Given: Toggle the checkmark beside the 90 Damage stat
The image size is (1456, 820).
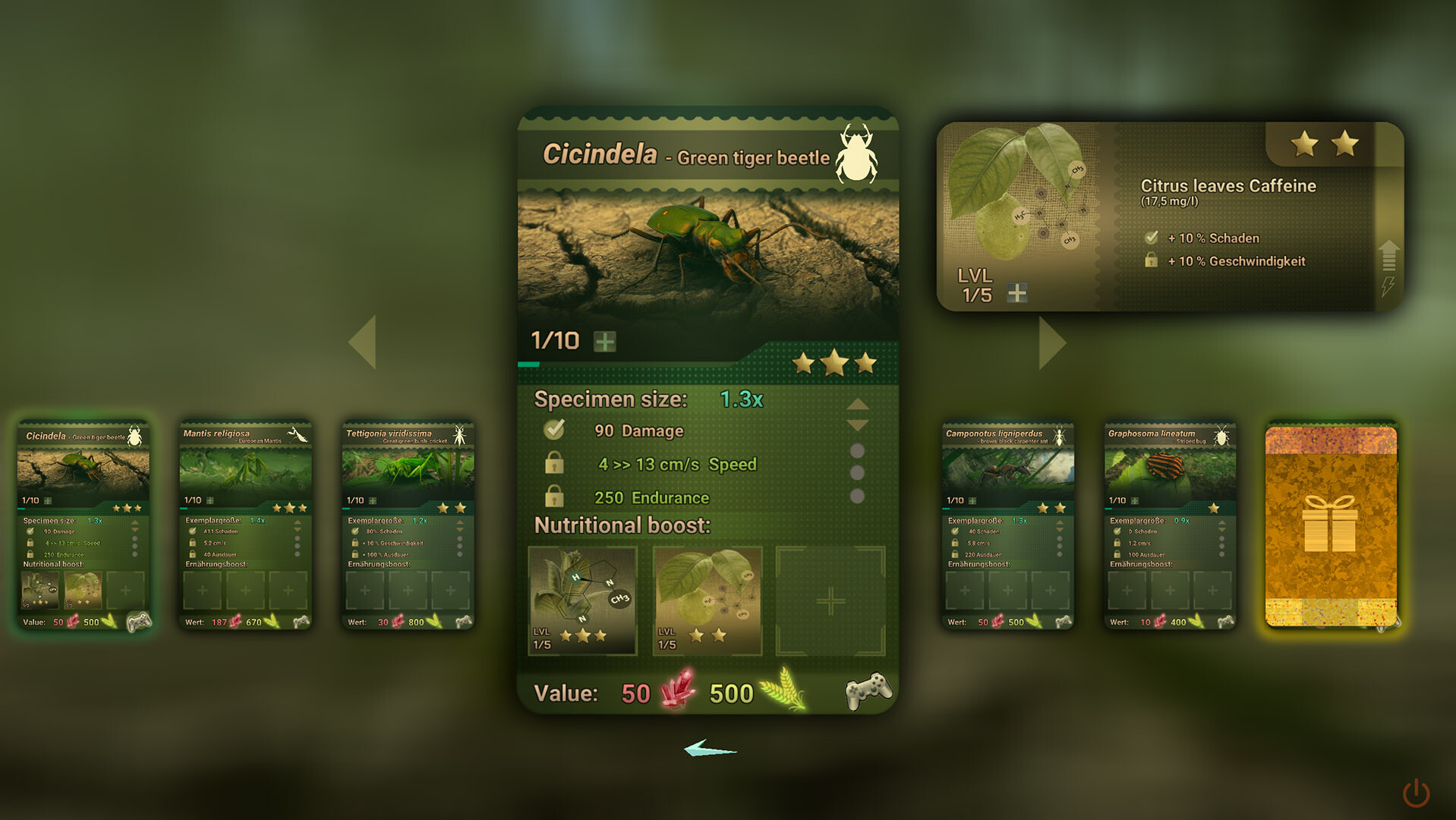Looking at the screenshot, I should coord(554,429).
